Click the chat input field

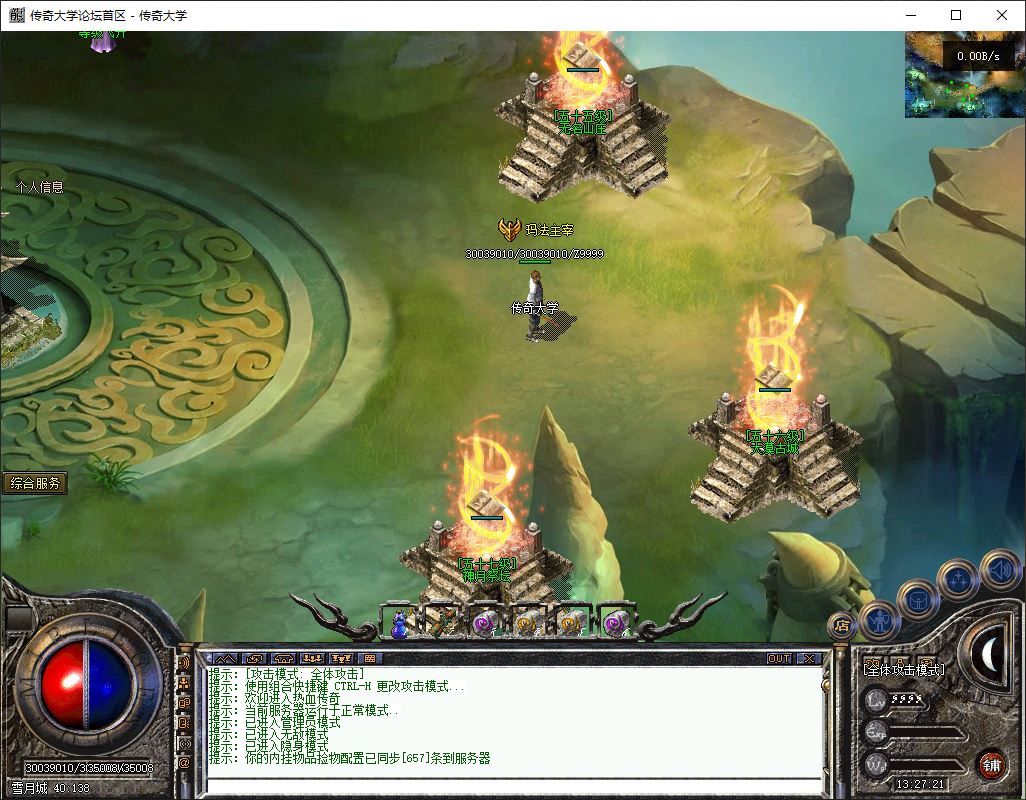[512, 785]
